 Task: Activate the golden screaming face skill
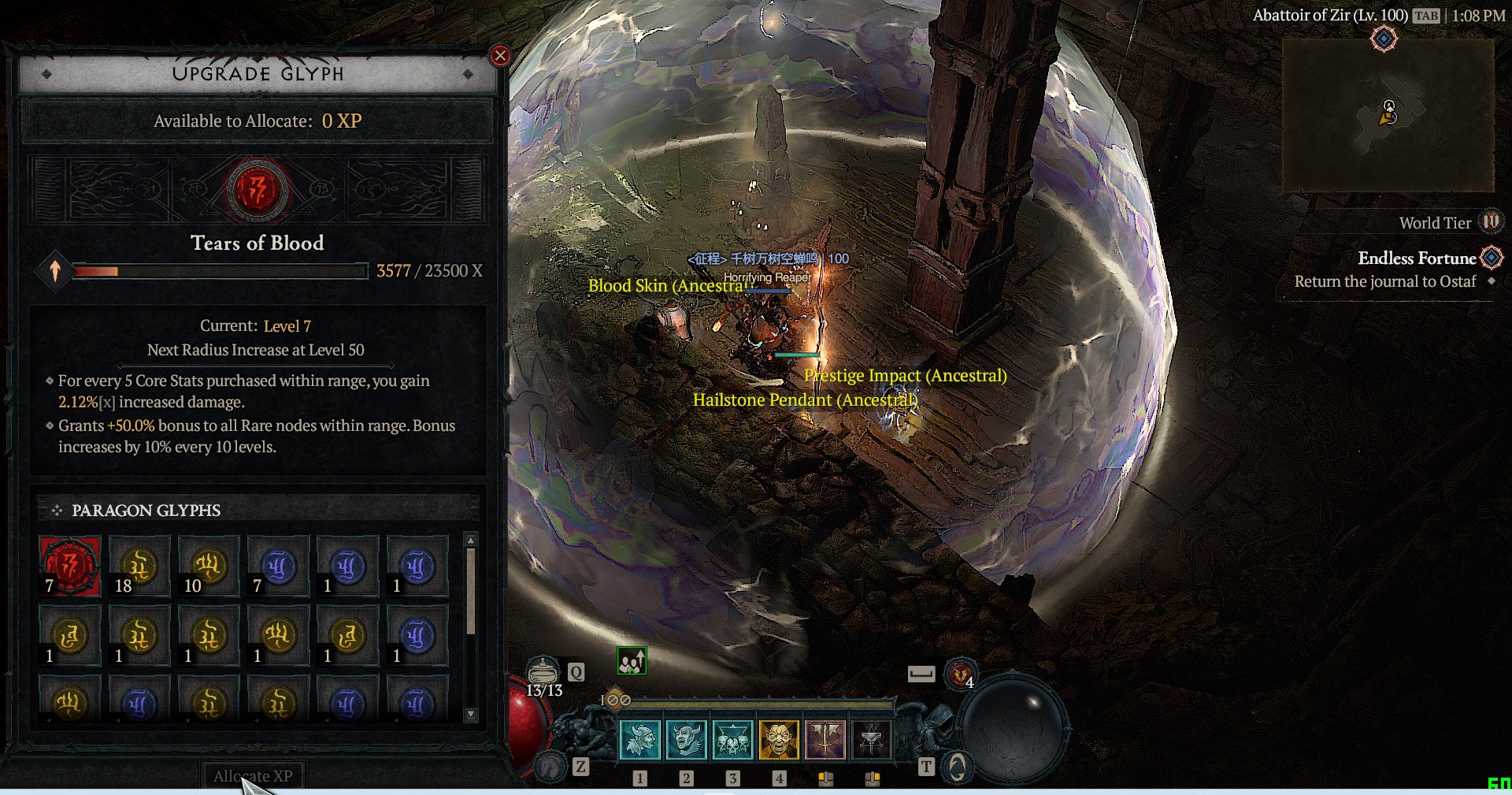tap(779, 740)
